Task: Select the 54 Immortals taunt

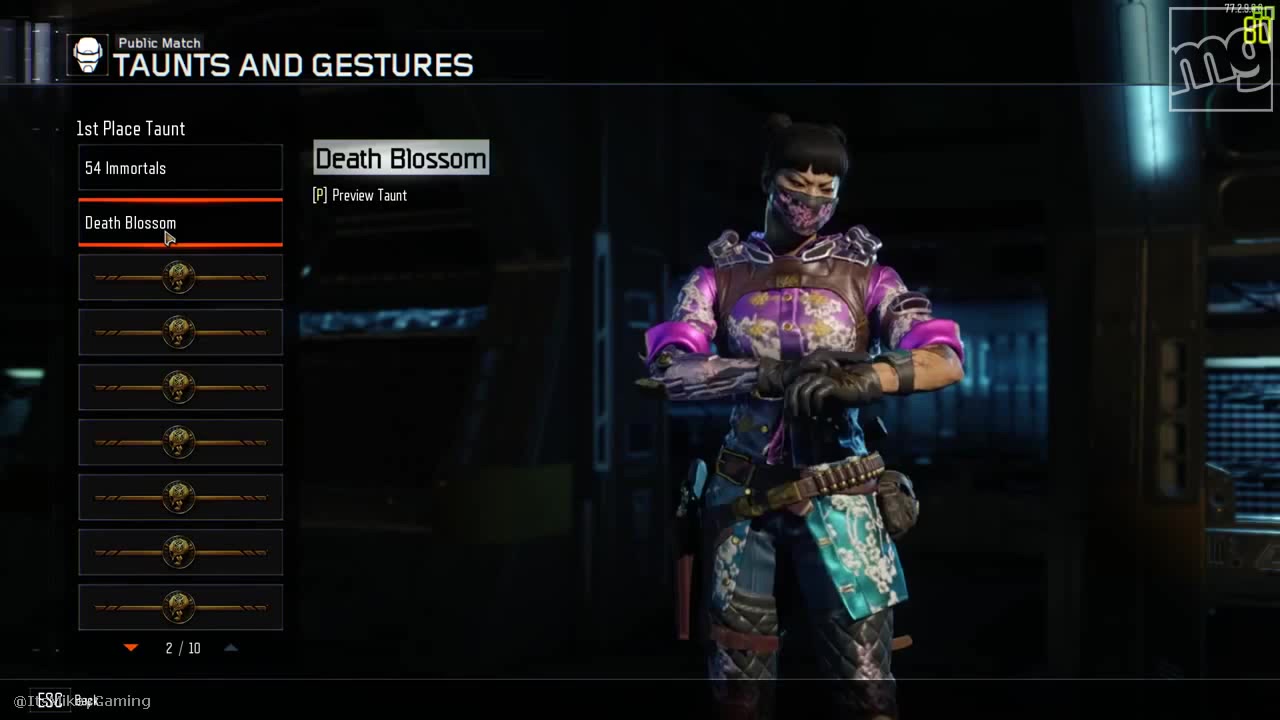Action: coord(180,168)
